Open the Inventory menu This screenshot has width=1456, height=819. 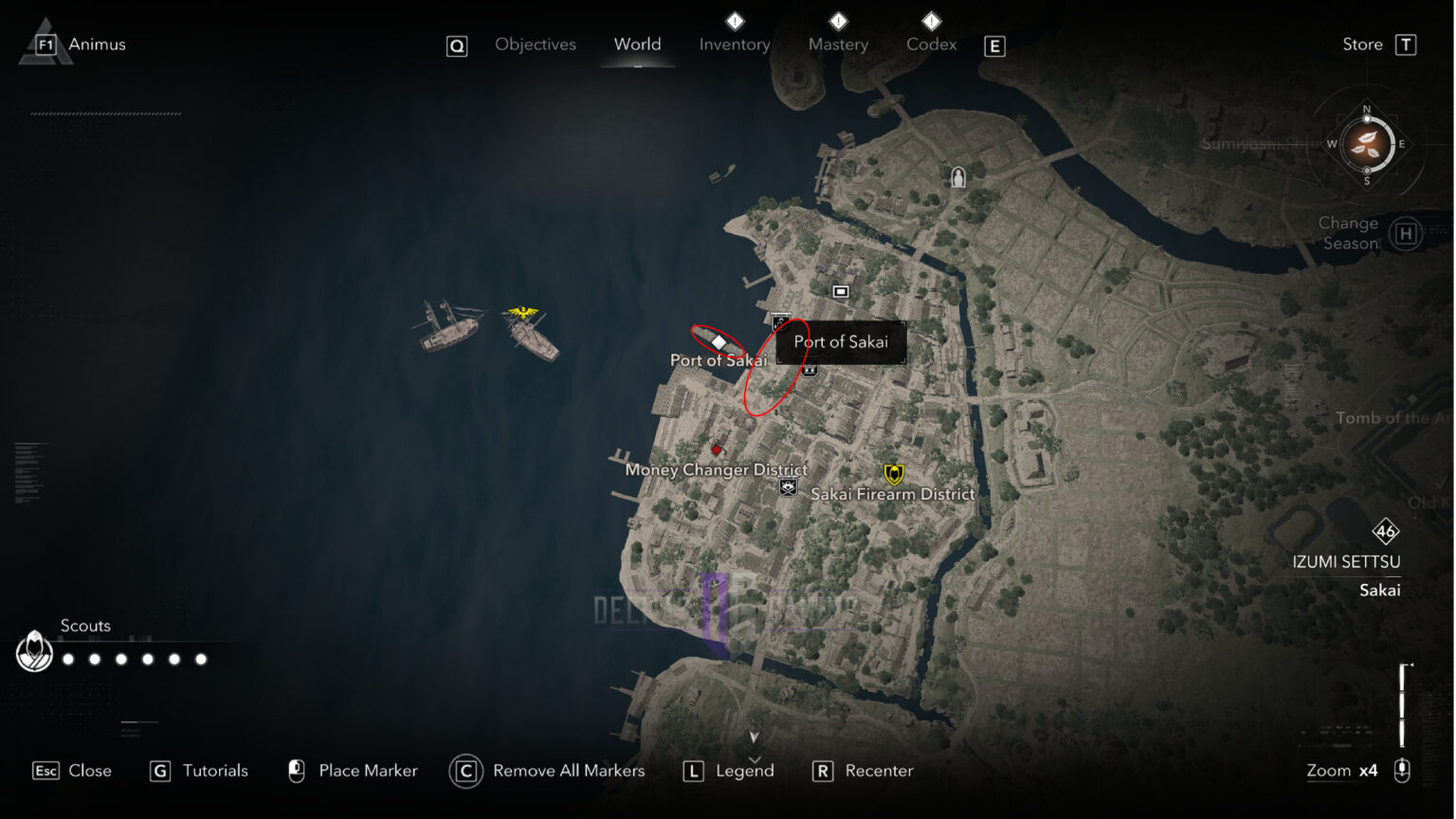click(735, 44)
